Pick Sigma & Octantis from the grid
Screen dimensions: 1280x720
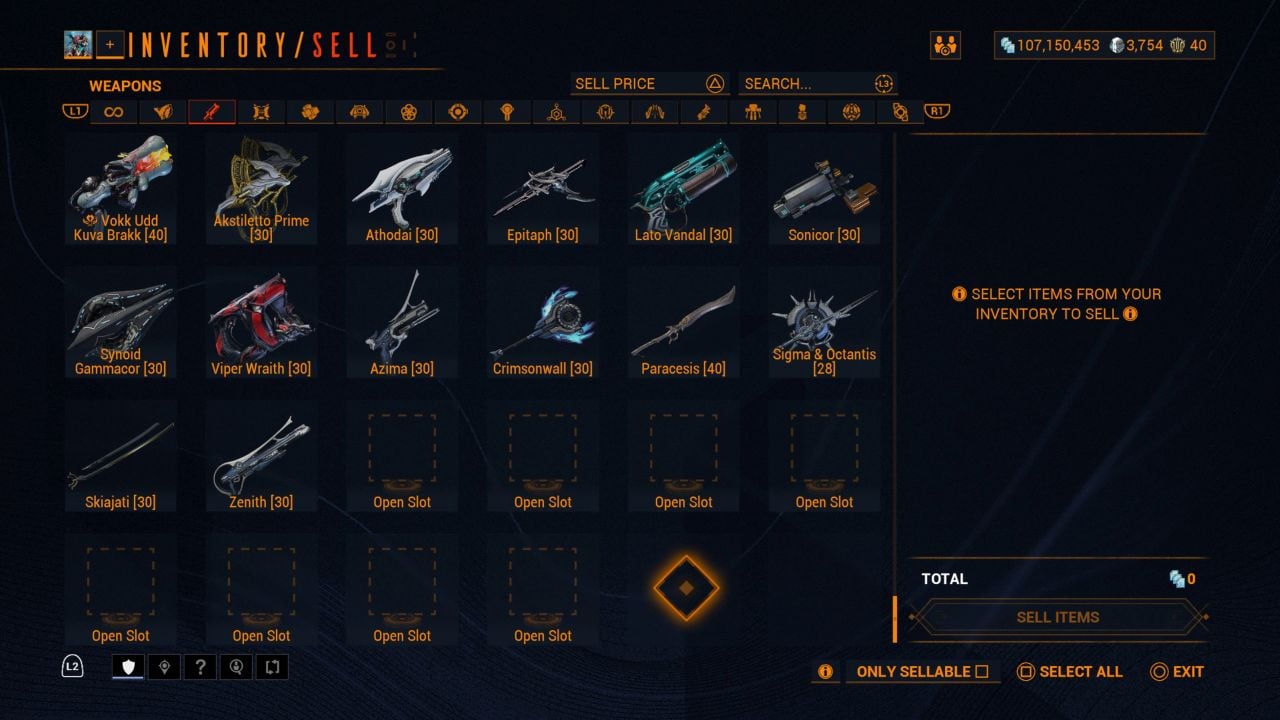point(824,323)
